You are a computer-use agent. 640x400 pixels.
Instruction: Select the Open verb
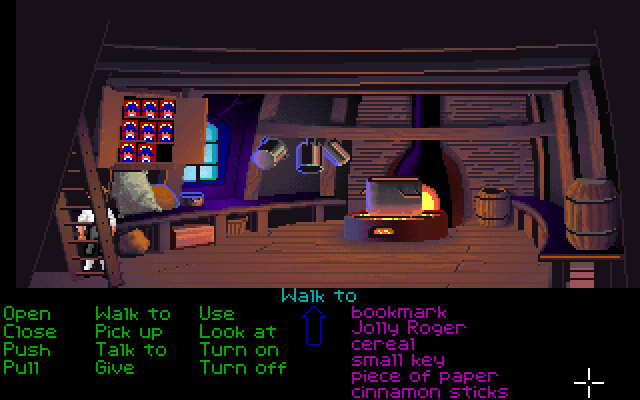26,314
